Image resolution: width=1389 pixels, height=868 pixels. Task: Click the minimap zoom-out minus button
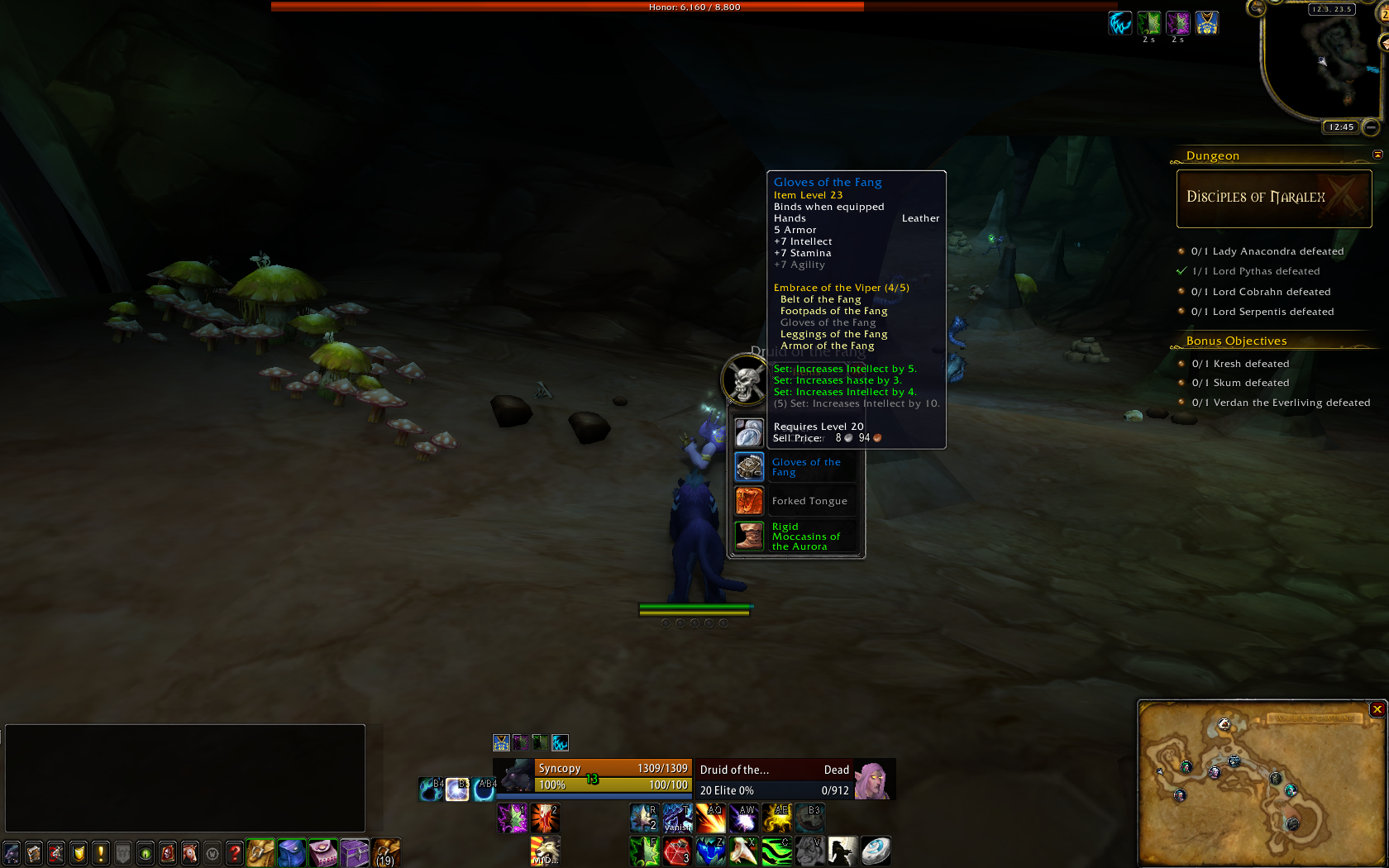(1371, 127)
